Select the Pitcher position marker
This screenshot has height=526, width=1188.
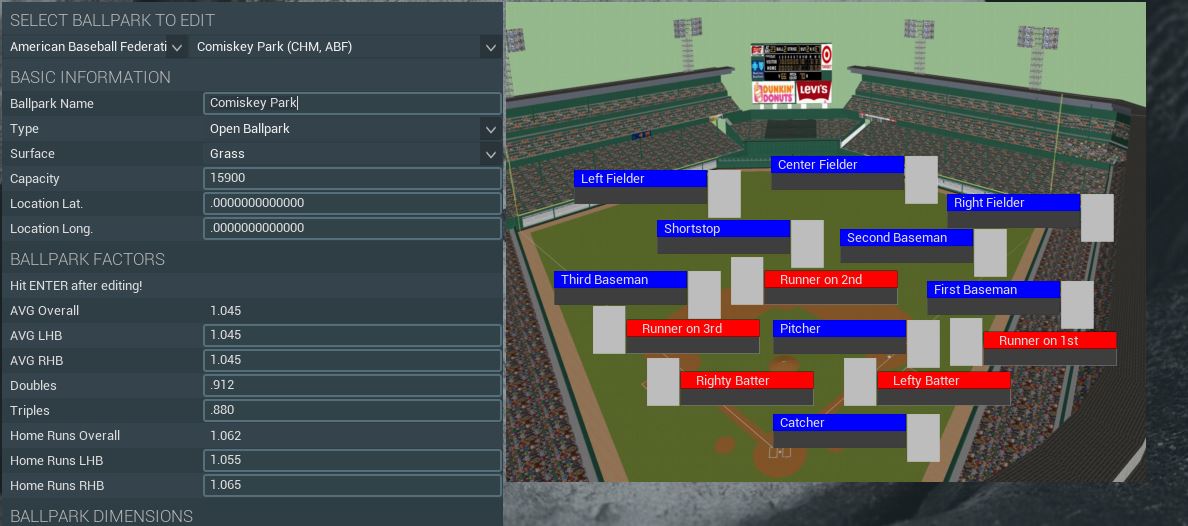[839, 329]
